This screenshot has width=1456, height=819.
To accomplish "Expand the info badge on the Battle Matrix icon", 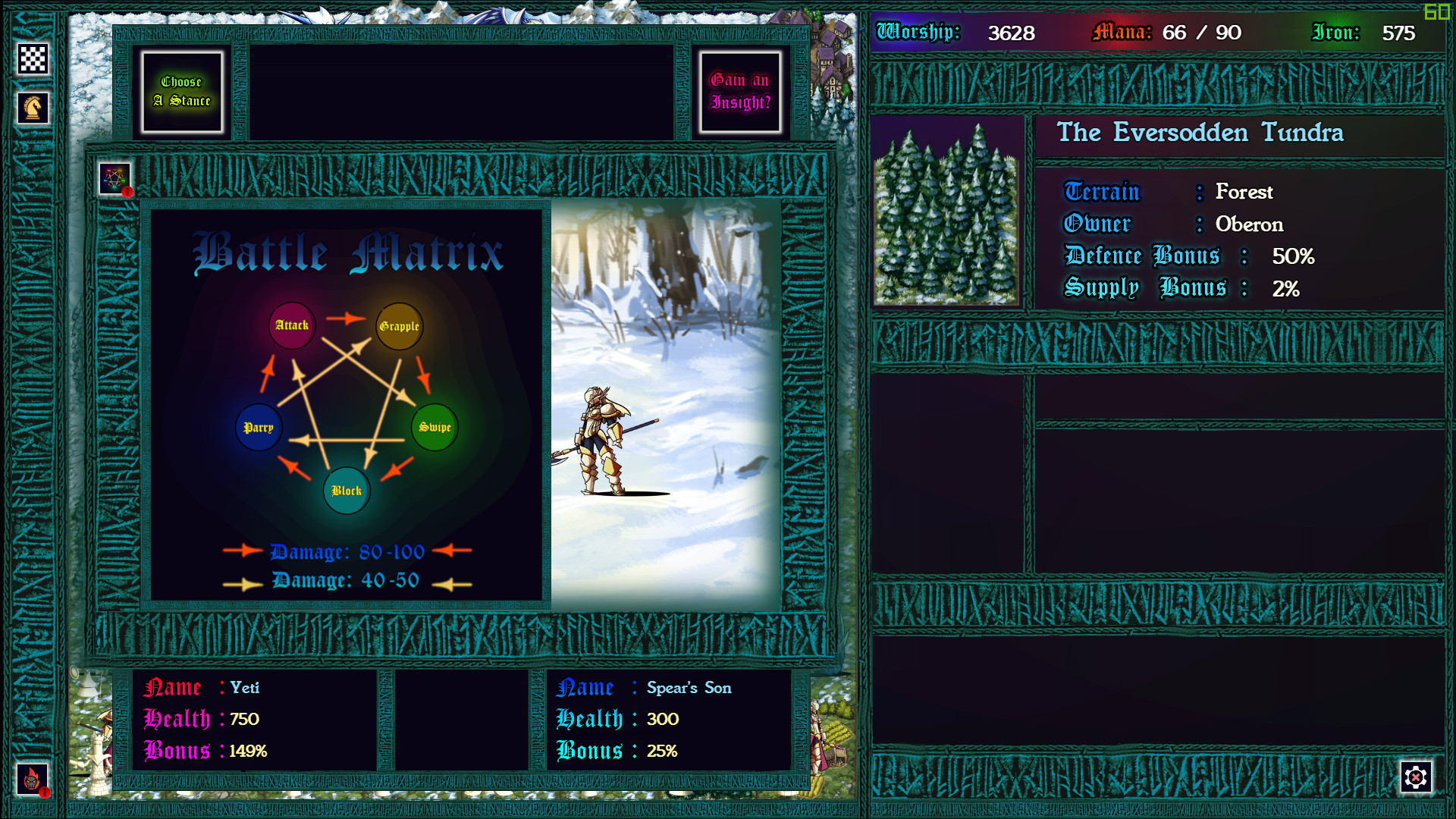I will (x=127, y=192).
